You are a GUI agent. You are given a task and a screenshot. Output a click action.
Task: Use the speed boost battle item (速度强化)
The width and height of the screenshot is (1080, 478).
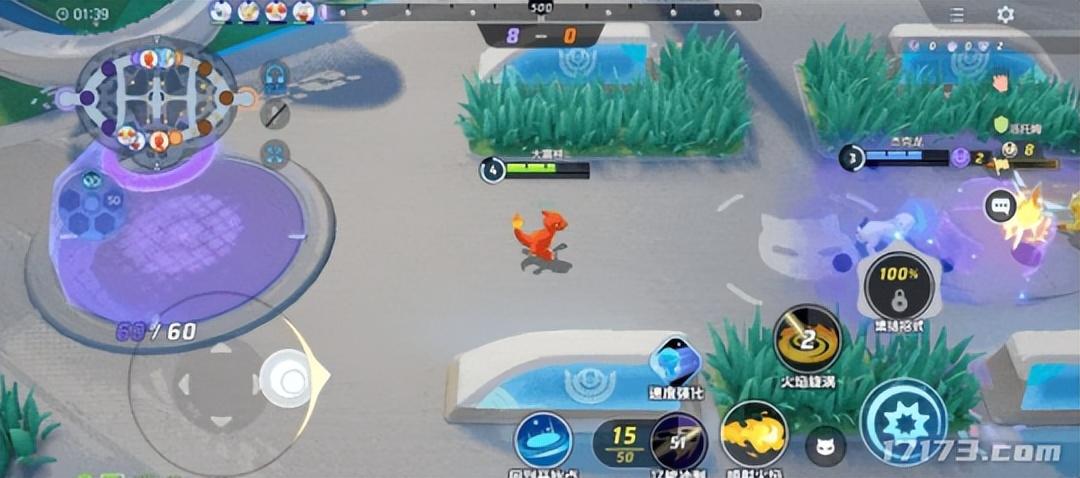pos(676,363)
